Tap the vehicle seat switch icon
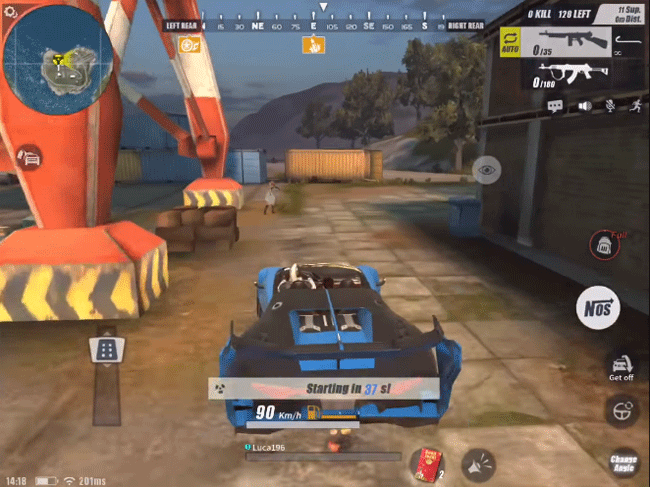650x487 pixels. click(28, 158)
